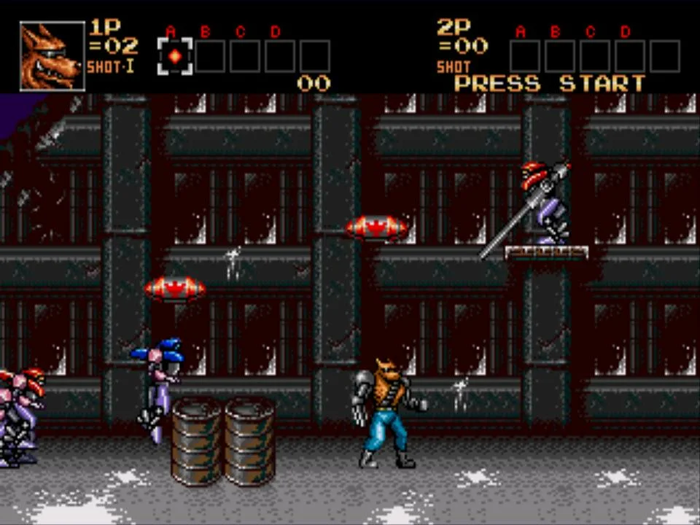This screenshot has height=525, width=700.
Task: Choose player two's weapon slot D
Action: click(x=630, y=56)
